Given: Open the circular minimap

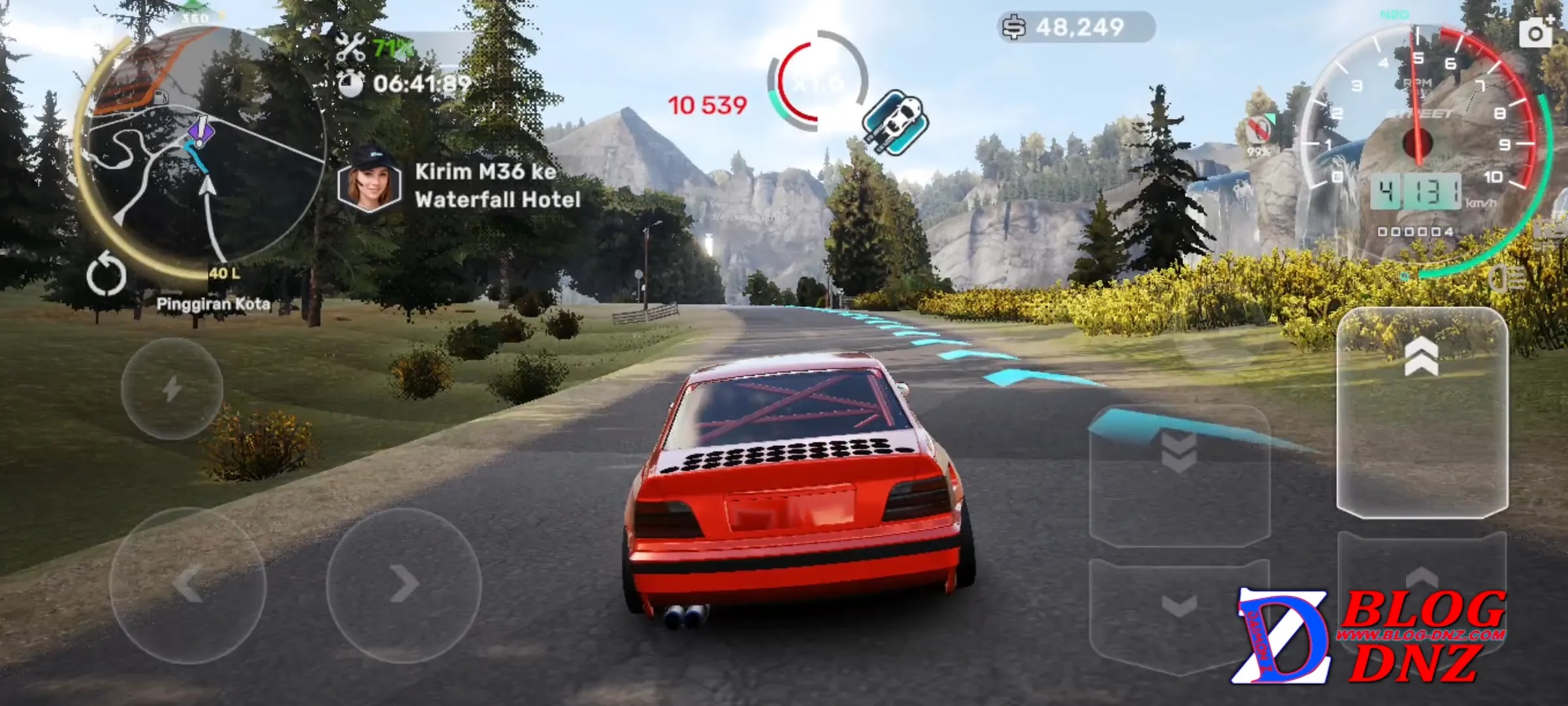Looking at the screenshot, I should coord(203,147).
